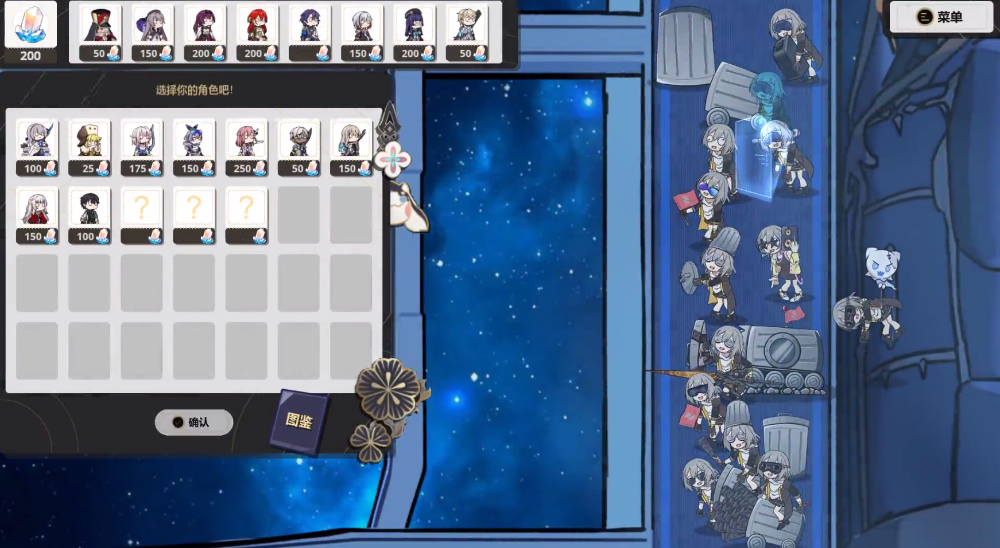Click the 50-cost red-and-black hooded character in team bar
Viewport: 1000px width, 548px height.
[100, 32]
